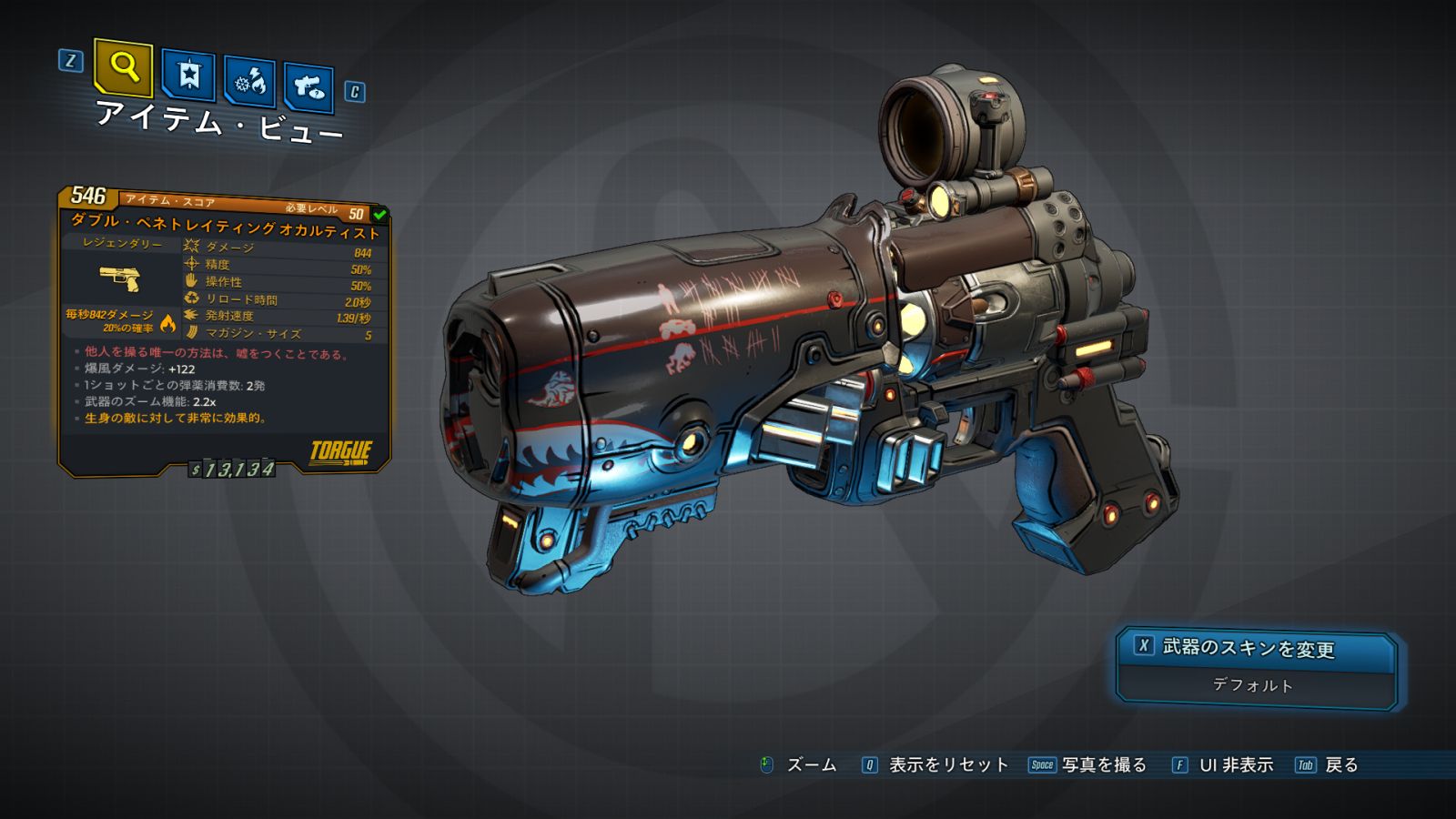Switch to the star badge tab
Screen dimensions: 1456x819
[188, 76]
